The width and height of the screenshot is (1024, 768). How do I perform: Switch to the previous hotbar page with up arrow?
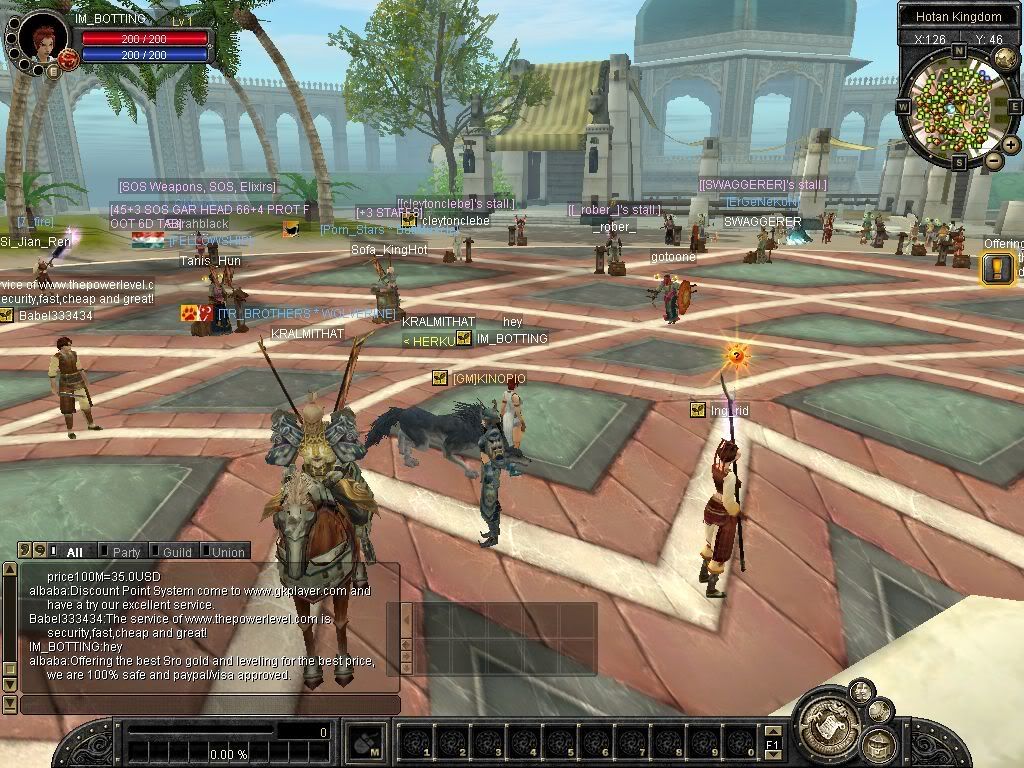tap(771, 730)
